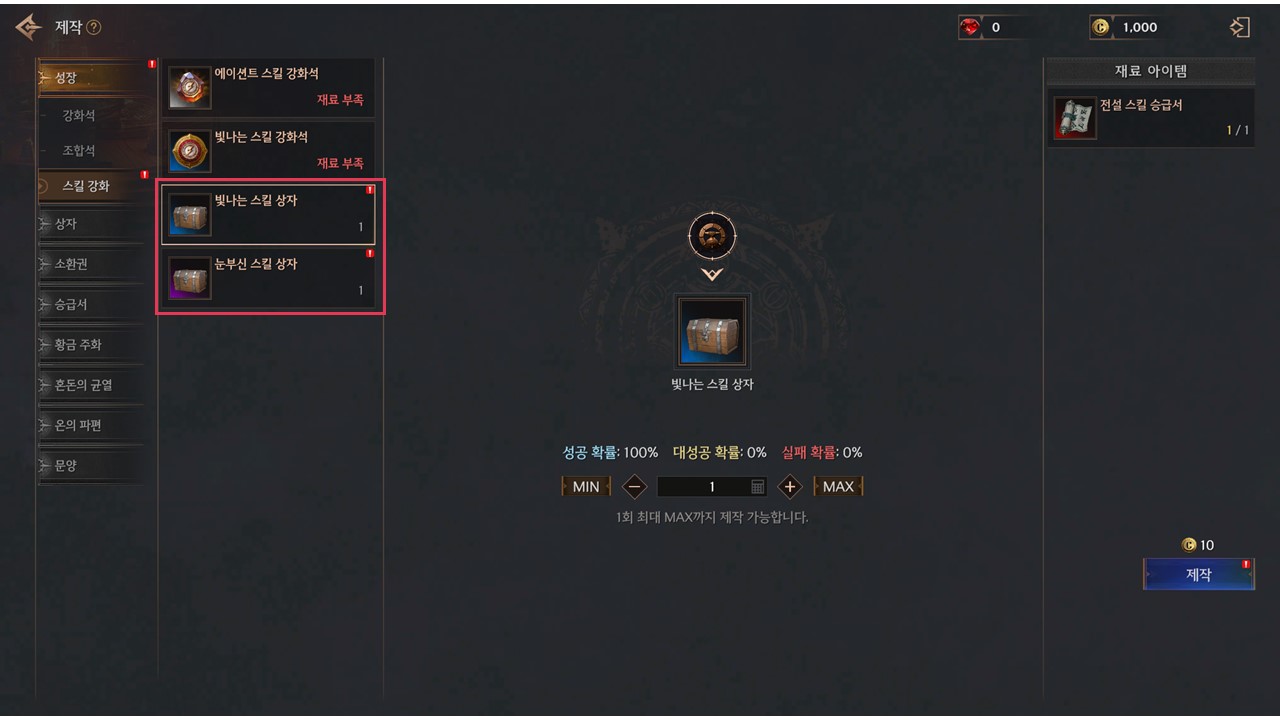
Task: Set quantity to MAX
Action: click(x=838, y=487)
